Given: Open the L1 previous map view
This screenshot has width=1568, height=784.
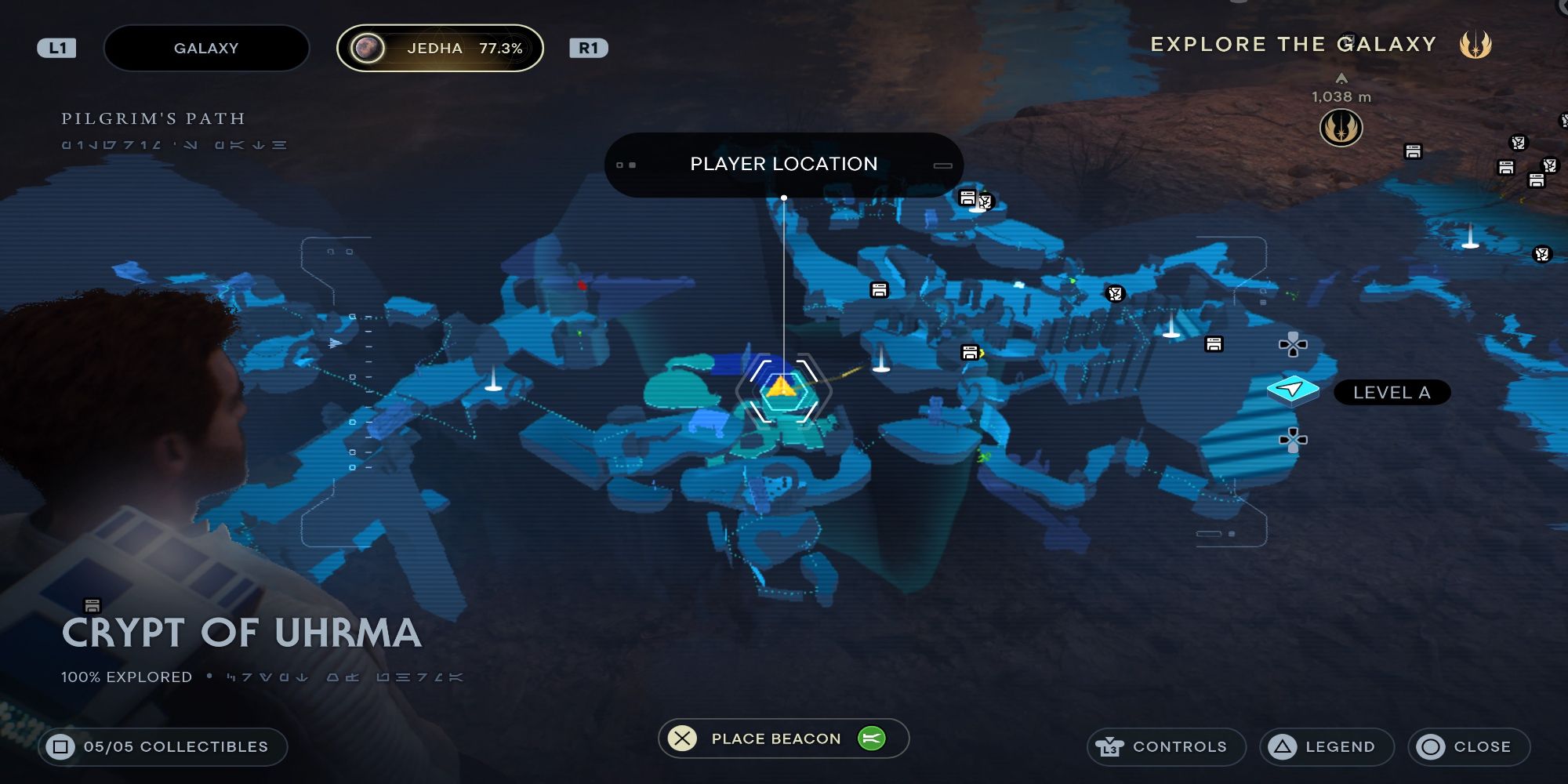Looking at the screenshot, I should pos(56,47).
